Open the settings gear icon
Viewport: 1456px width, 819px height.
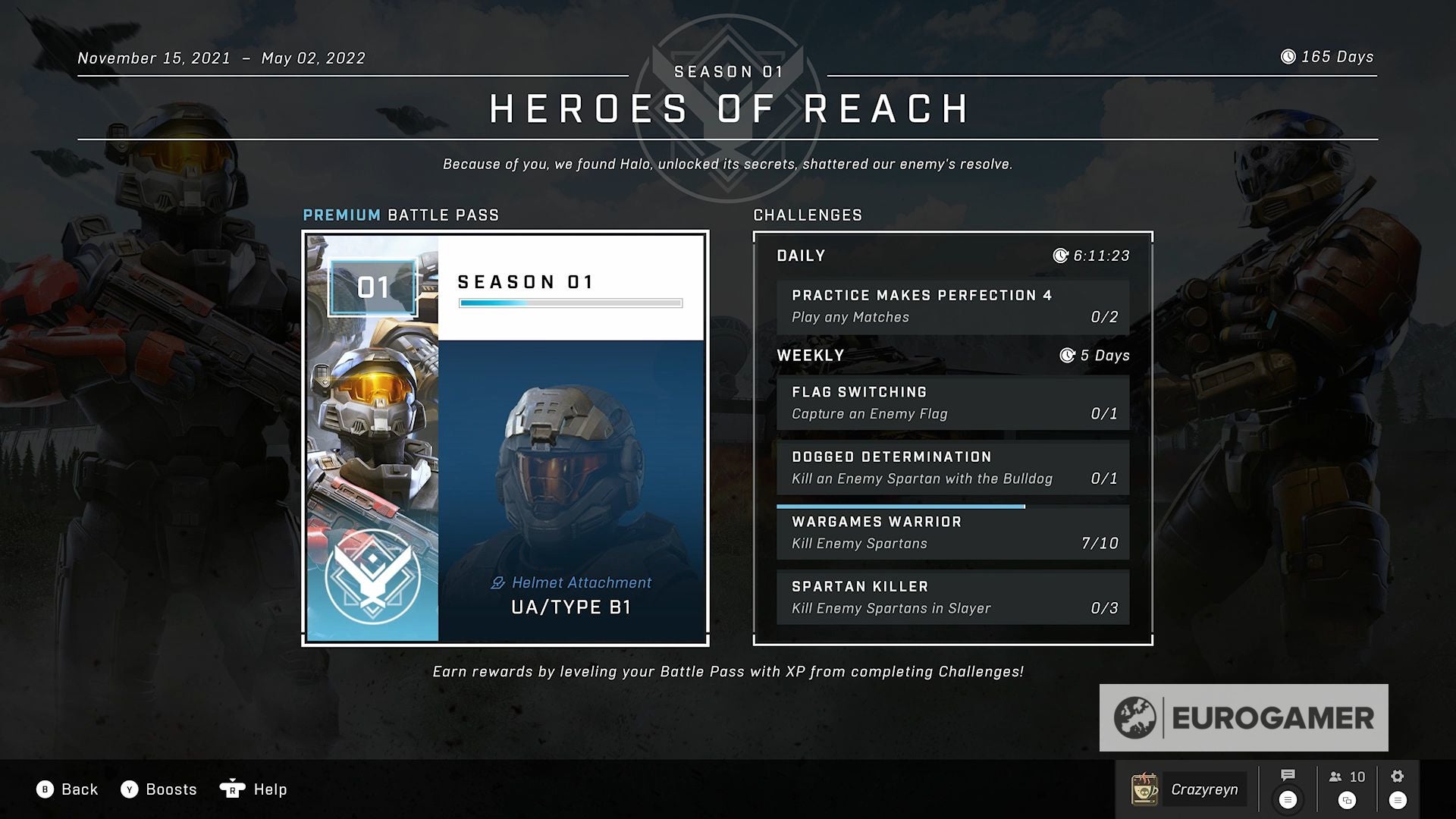click(1398, 777)
